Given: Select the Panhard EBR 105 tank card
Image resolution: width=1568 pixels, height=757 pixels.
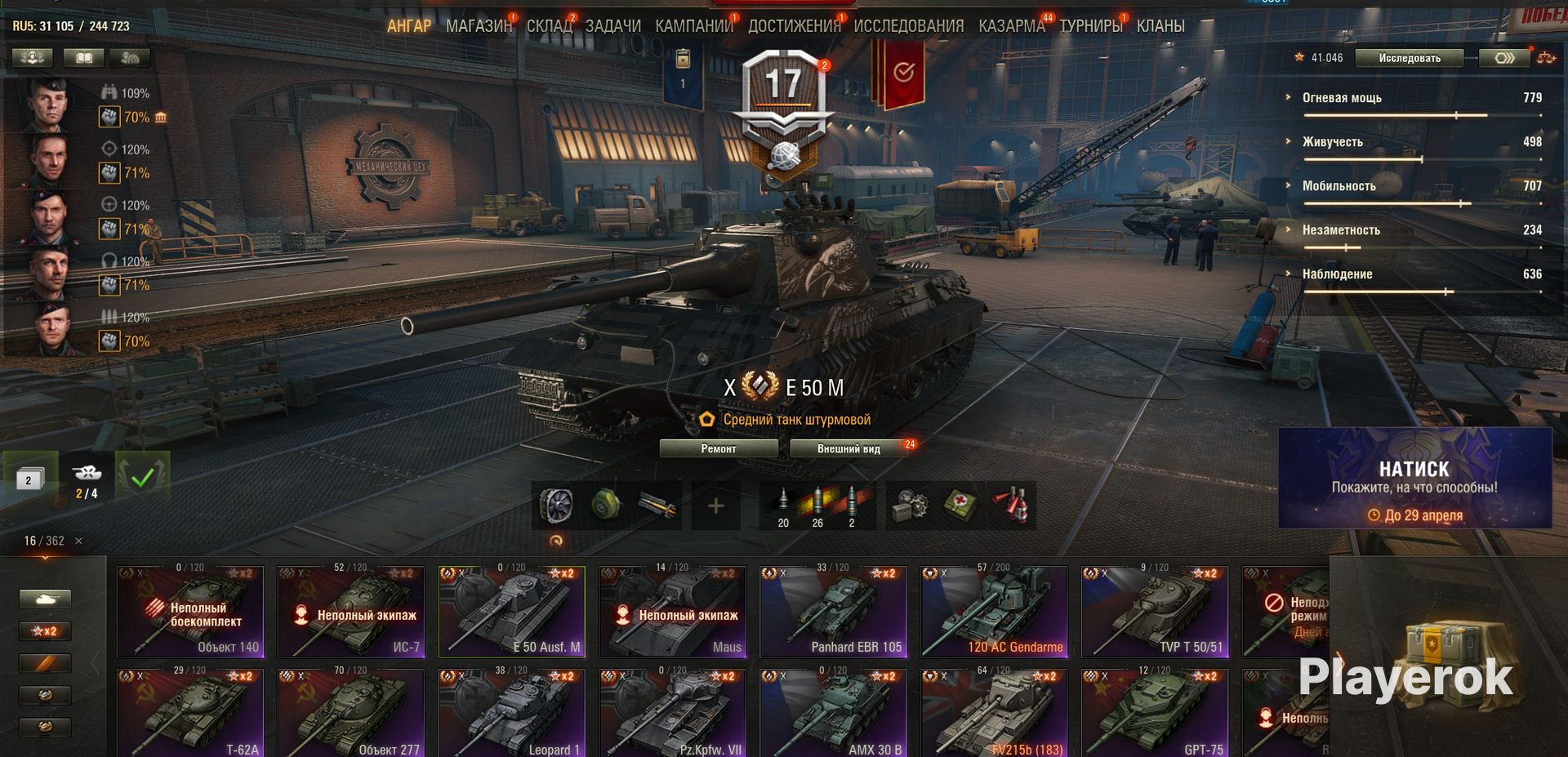Looking at the screenshot, I should [x=832, y=612].
